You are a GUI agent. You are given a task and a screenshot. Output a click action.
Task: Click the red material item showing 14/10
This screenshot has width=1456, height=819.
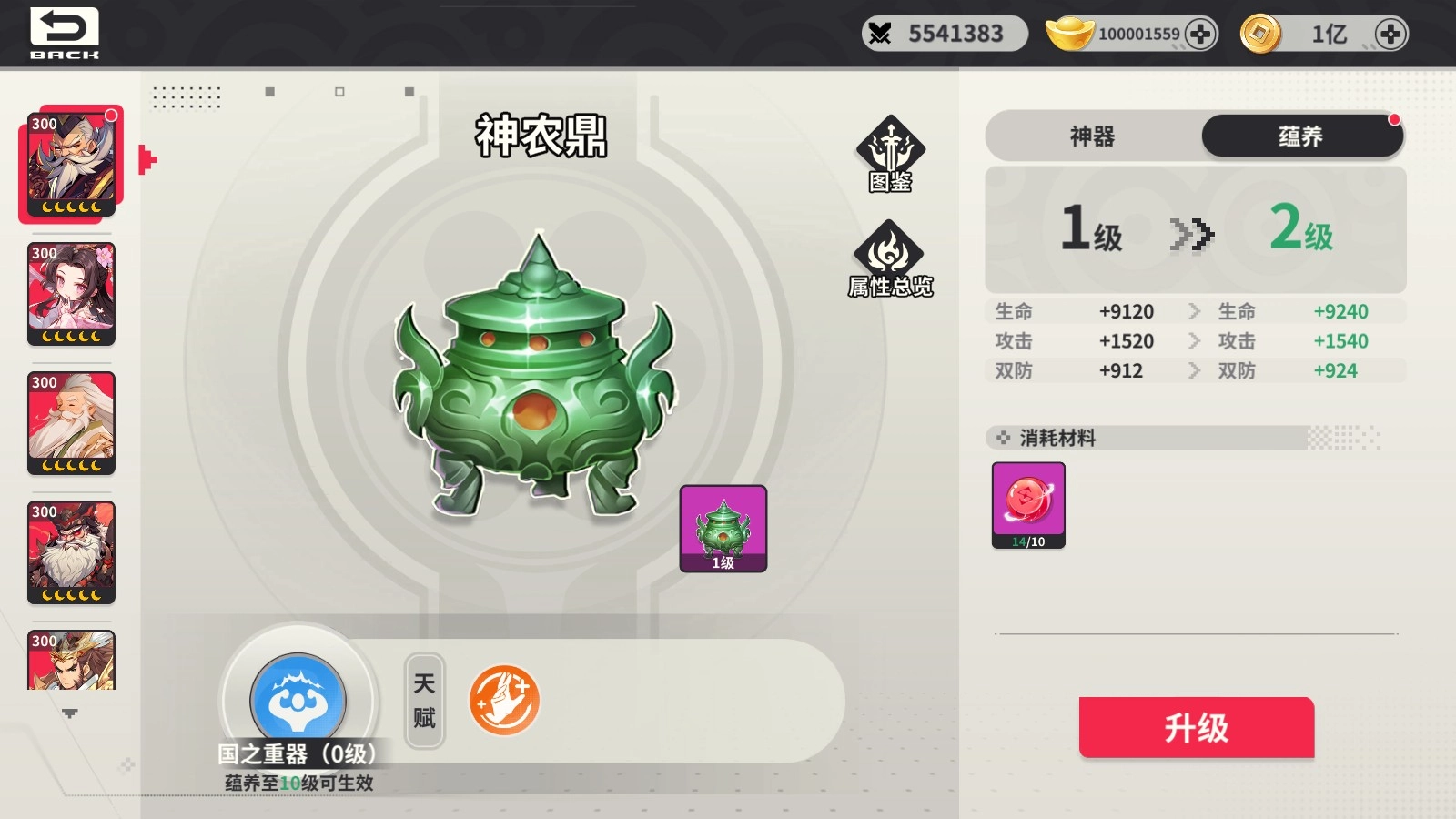(x=1027, y=505)
